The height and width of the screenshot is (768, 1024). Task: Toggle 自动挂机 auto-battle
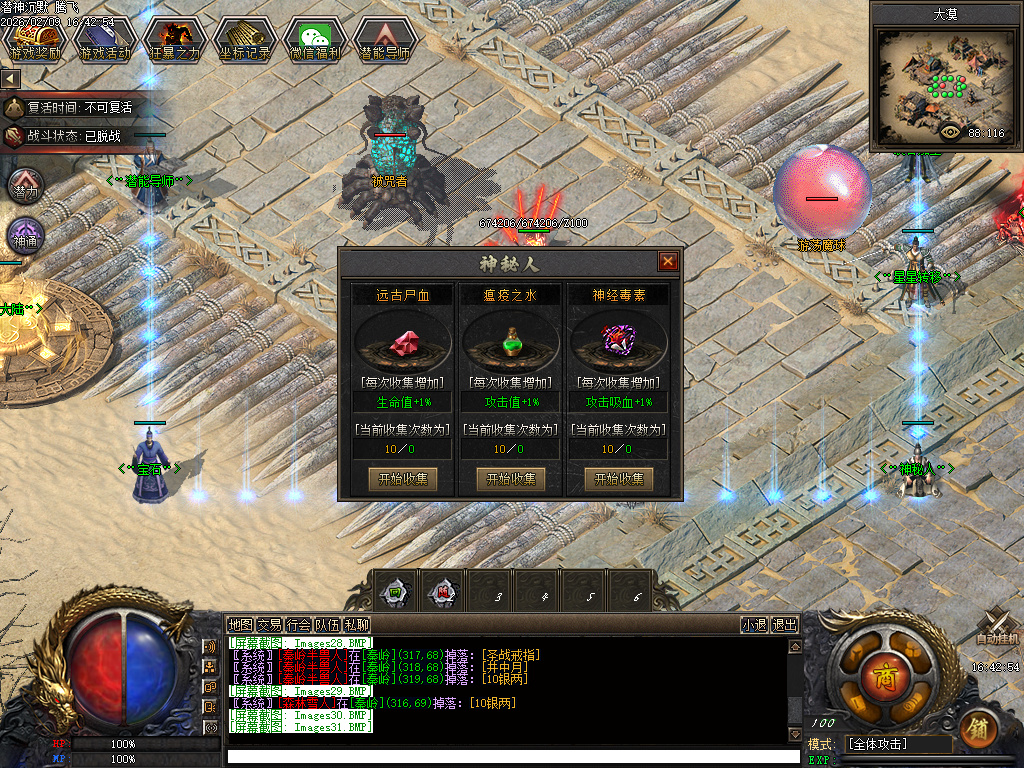(x=998, y=628)
